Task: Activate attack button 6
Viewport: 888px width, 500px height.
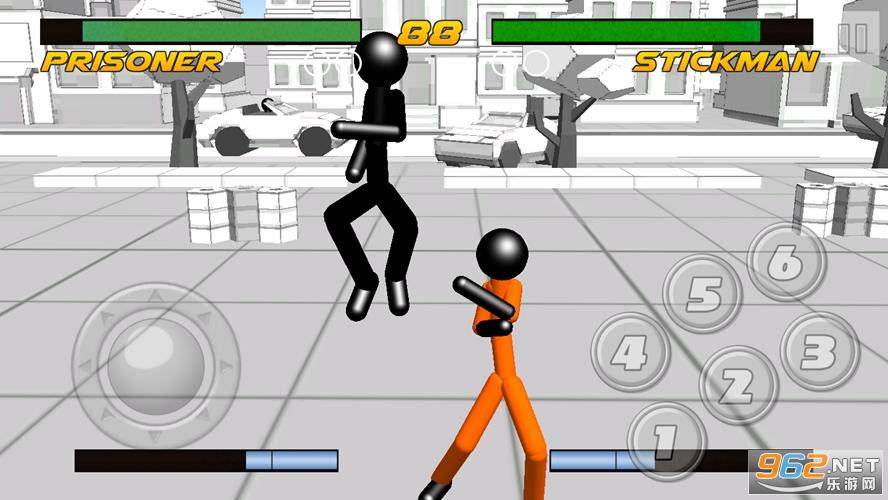Action: [786, 262]
